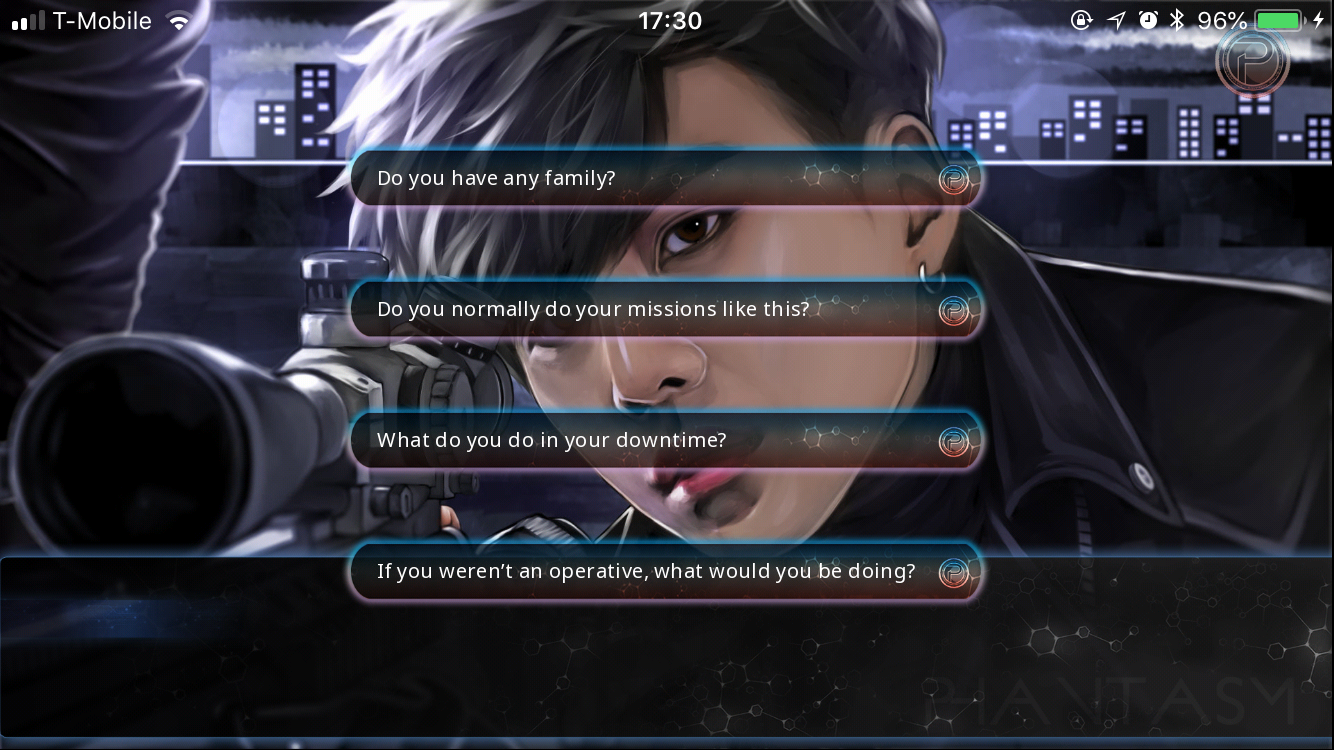Pick the "If you weren't an operative" reply
The height and width of the screenshot is (750, 1334).
tap(664, 572)
